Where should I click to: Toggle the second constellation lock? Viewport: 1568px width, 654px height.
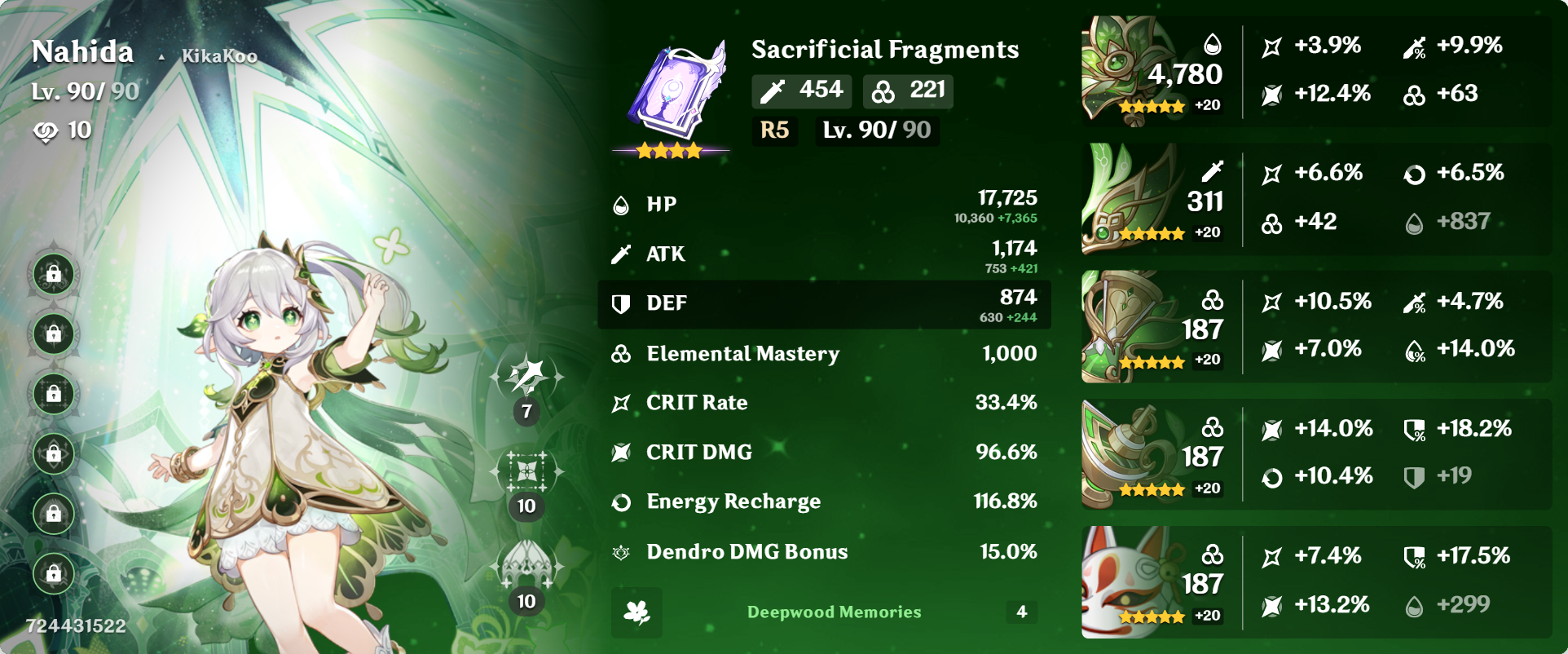[x=52, y=335]
